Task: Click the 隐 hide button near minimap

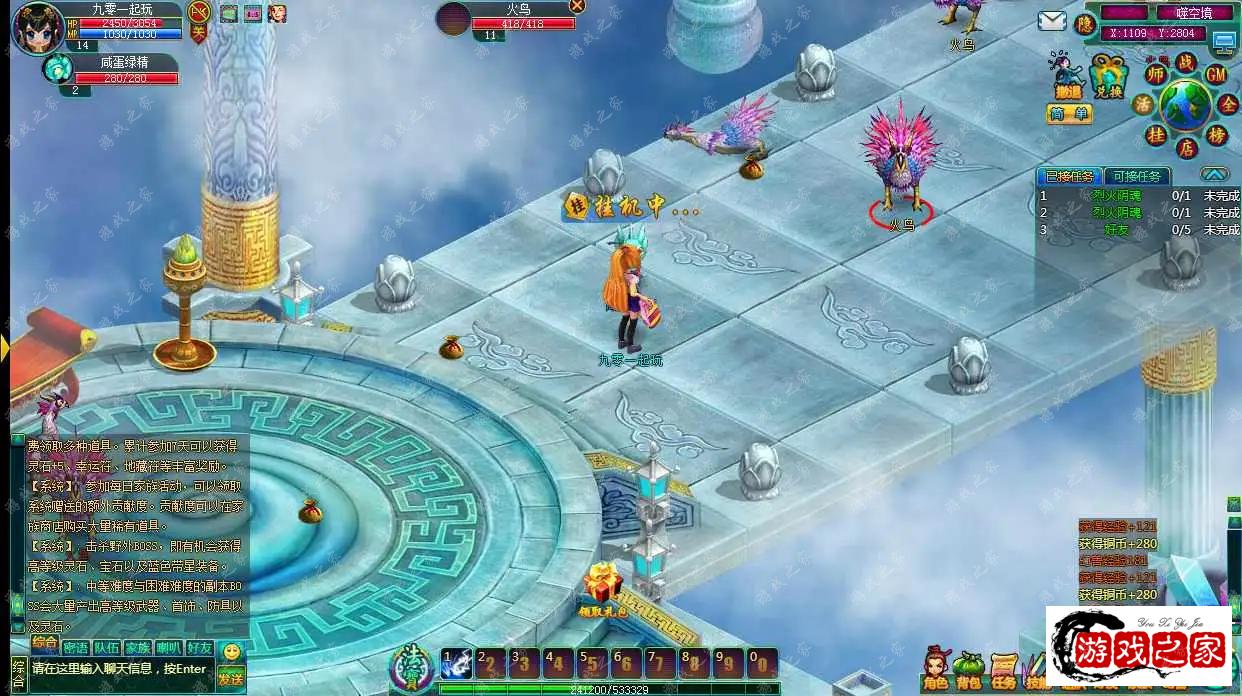Action: click(x=1085, y=24)
